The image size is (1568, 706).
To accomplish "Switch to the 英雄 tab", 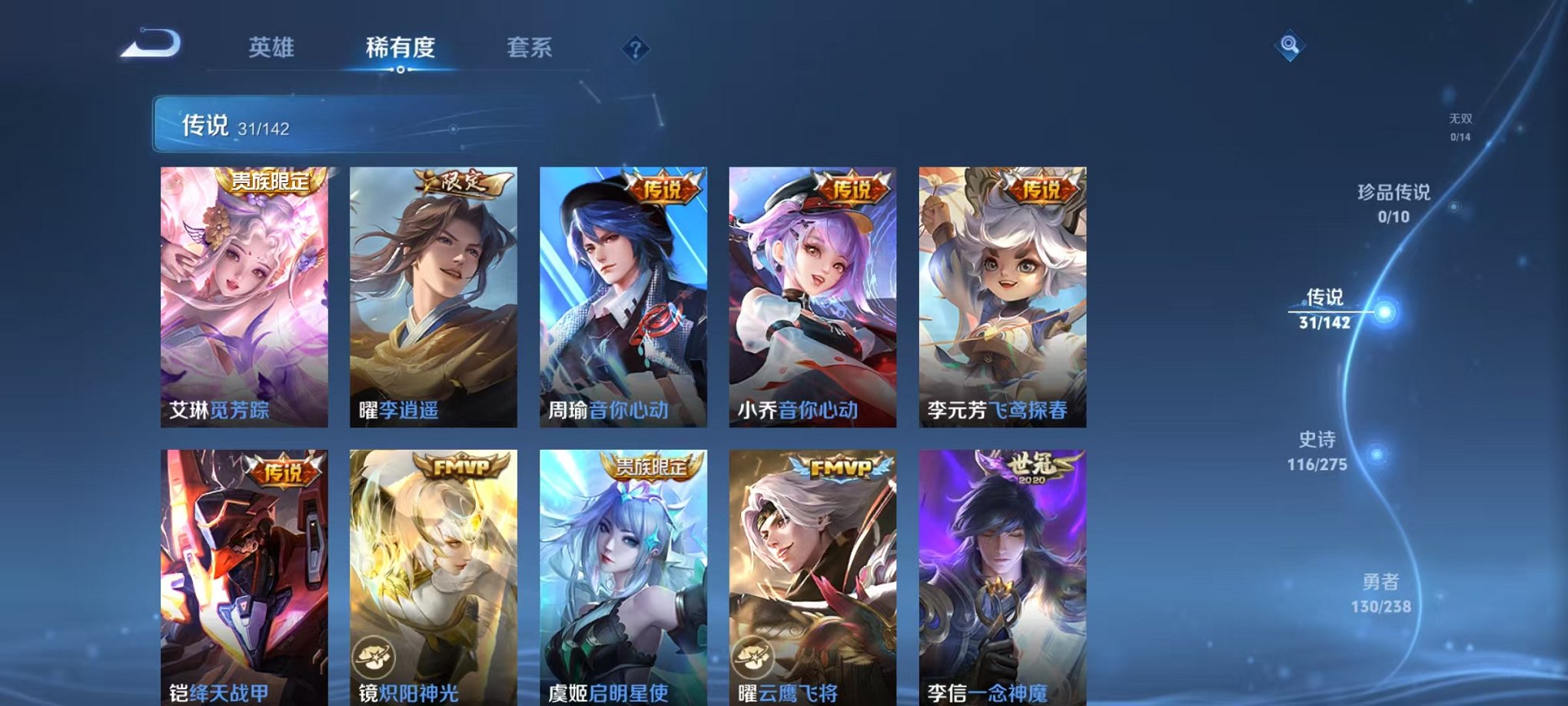I will (273, 46).
